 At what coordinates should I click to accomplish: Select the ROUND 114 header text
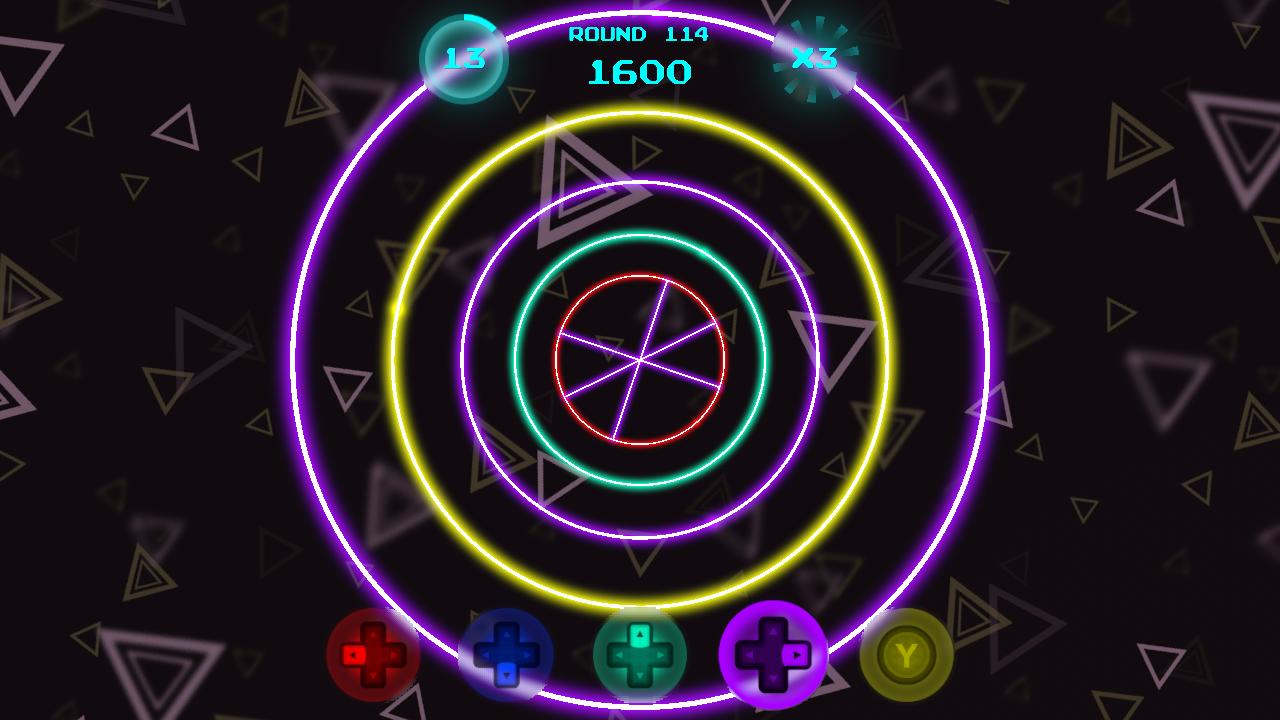pos(637,35)
